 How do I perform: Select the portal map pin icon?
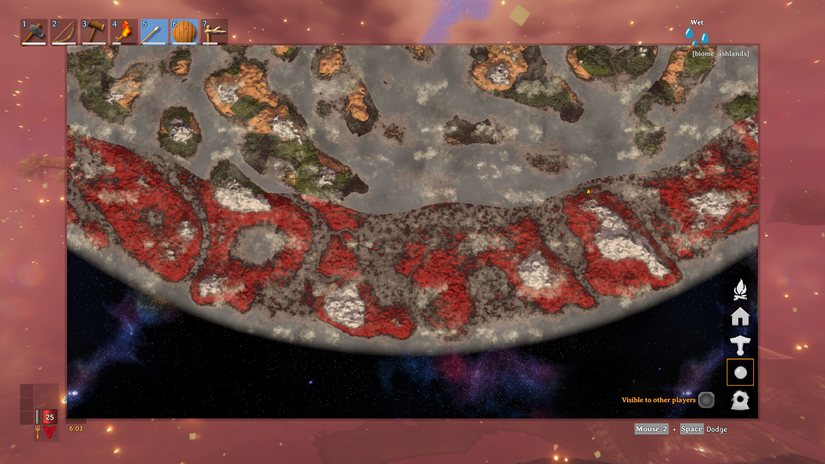pos(740,400)
